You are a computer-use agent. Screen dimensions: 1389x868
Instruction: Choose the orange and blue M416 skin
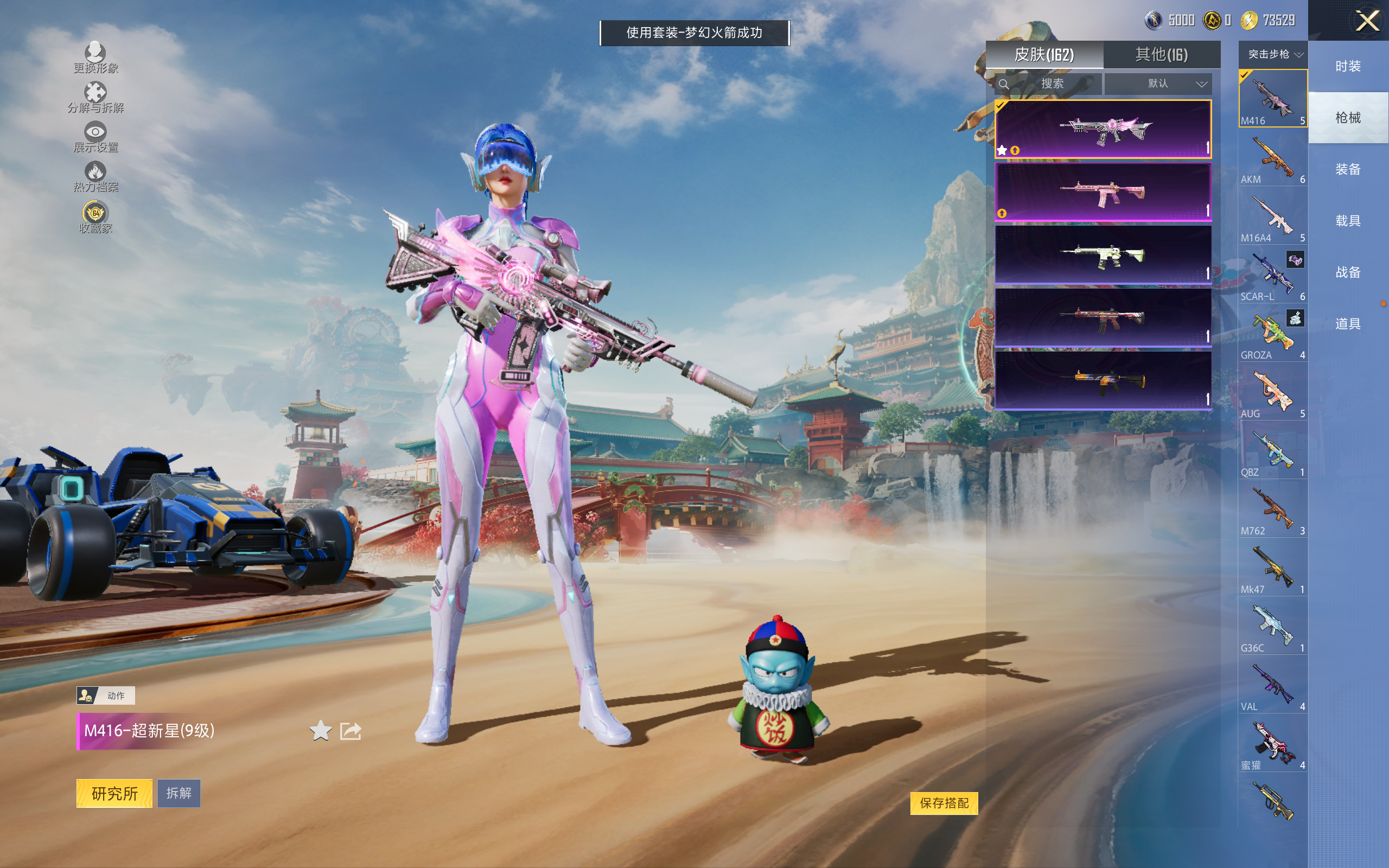(1103, 380)
